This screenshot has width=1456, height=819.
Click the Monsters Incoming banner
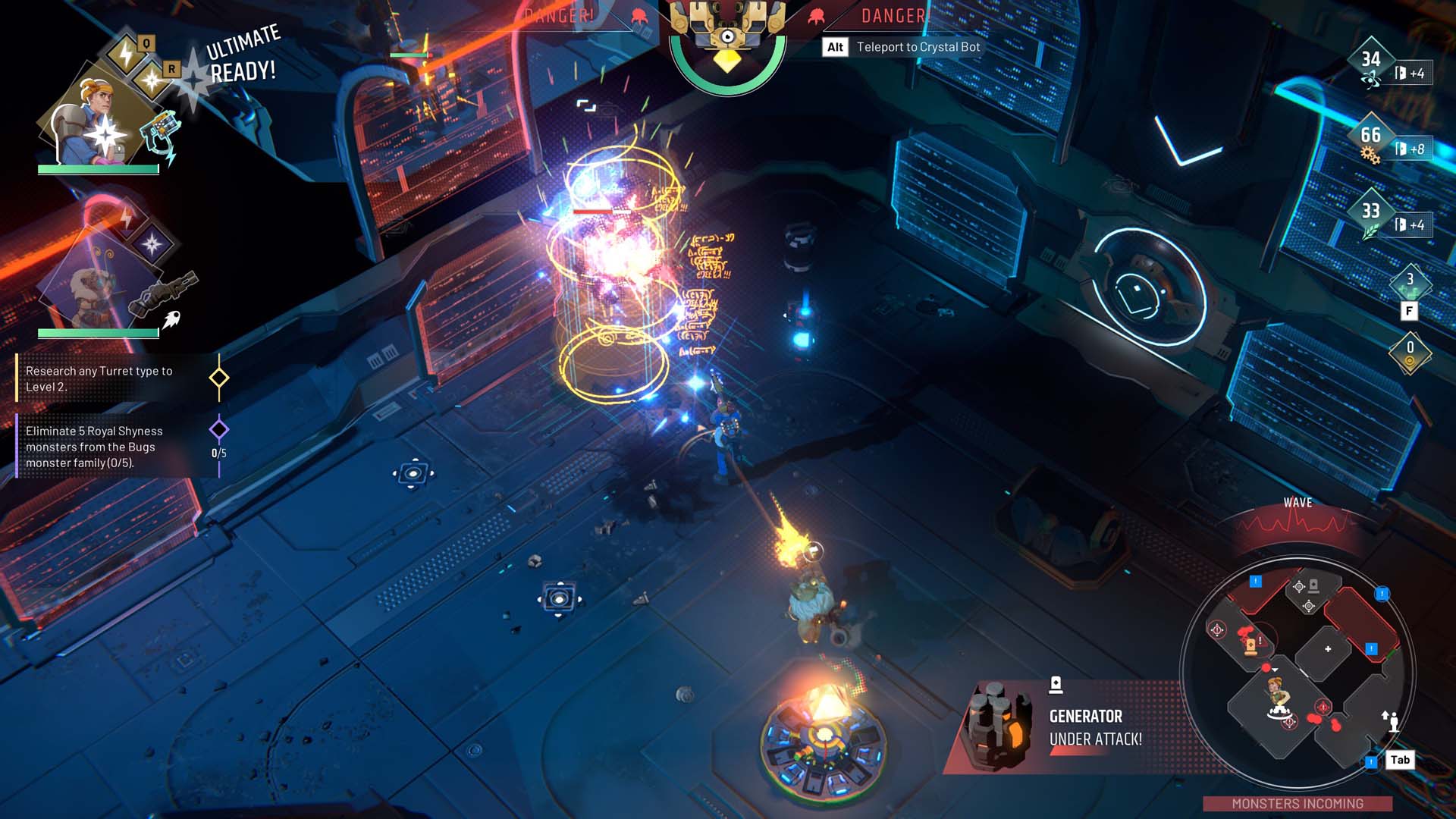pyautogui.click(x=1297, y=803)
